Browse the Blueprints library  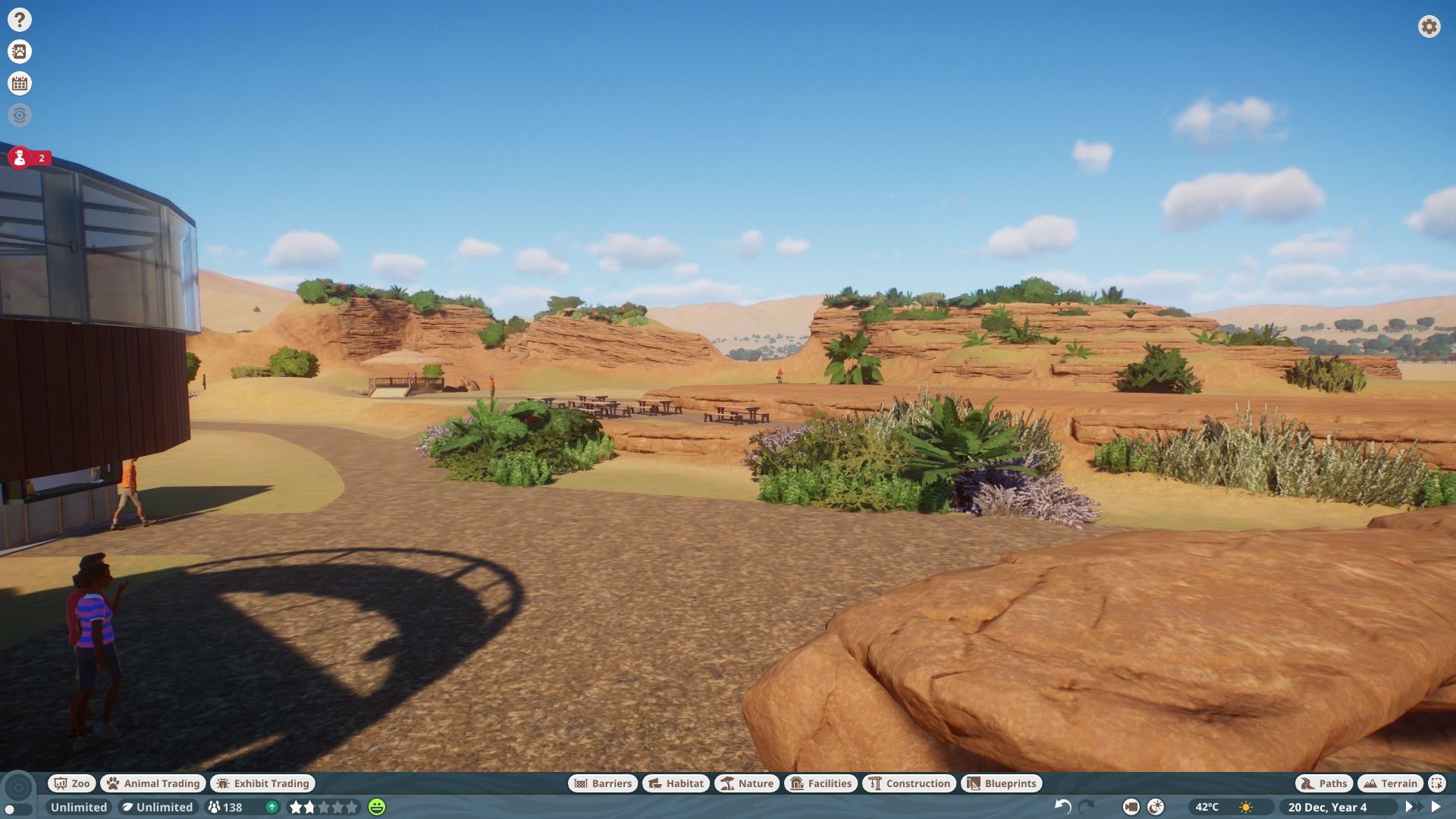click(x=1002, y=783)
